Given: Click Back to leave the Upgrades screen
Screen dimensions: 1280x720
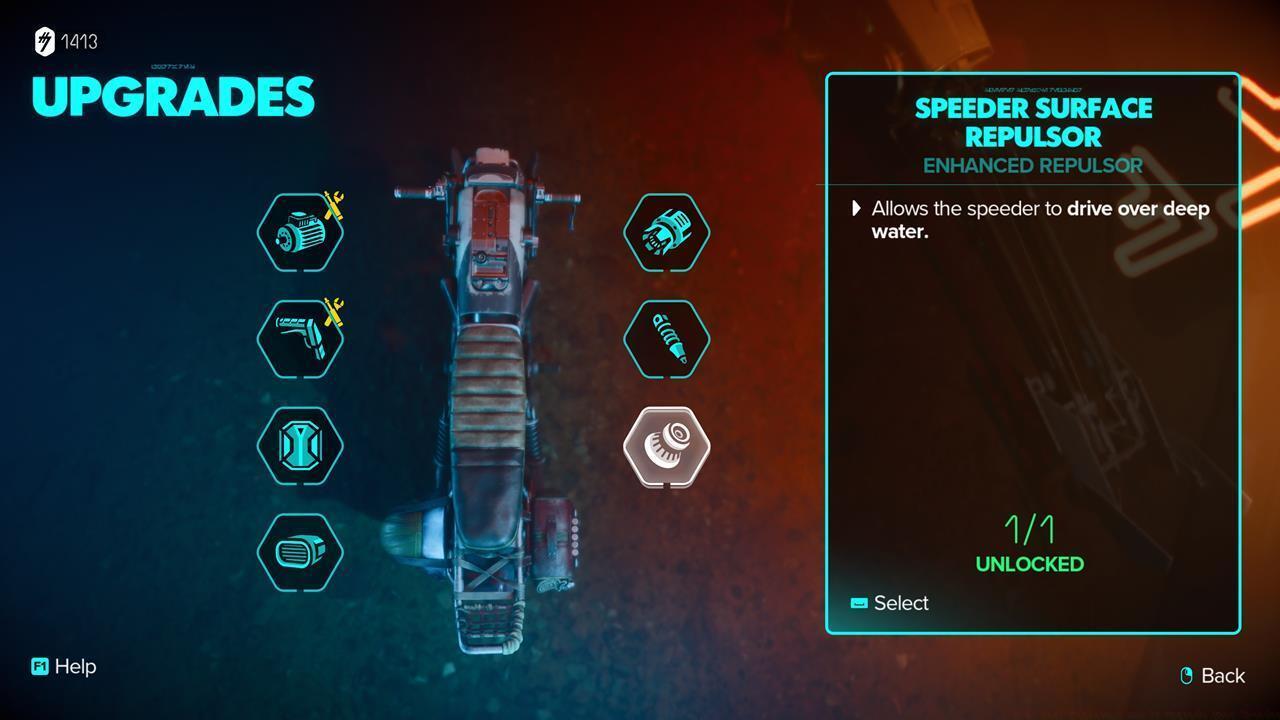Looking at the screenshot, I should click(x=1222, y=676).
